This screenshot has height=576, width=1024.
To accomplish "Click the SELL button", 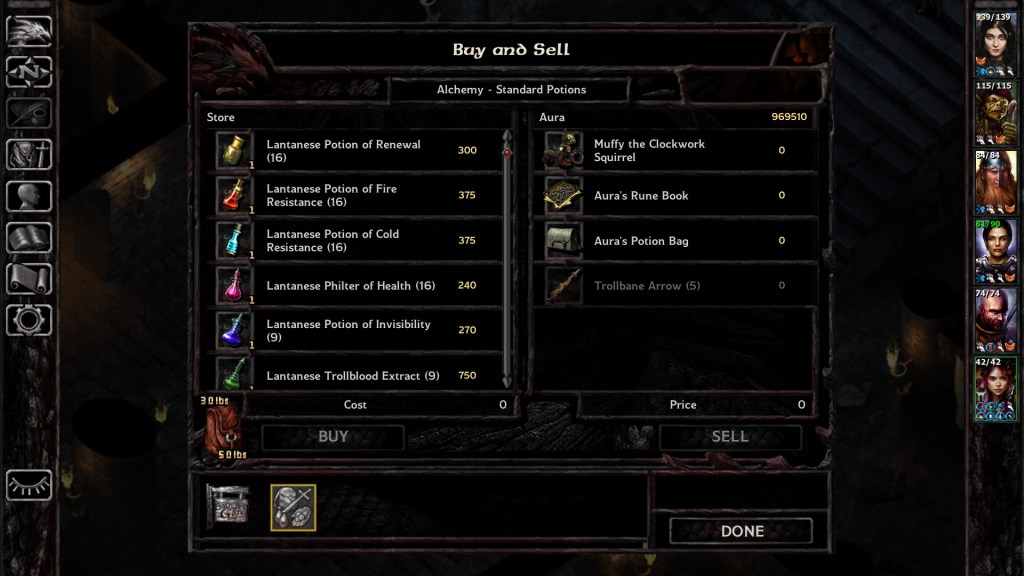I will pos(729,437).
